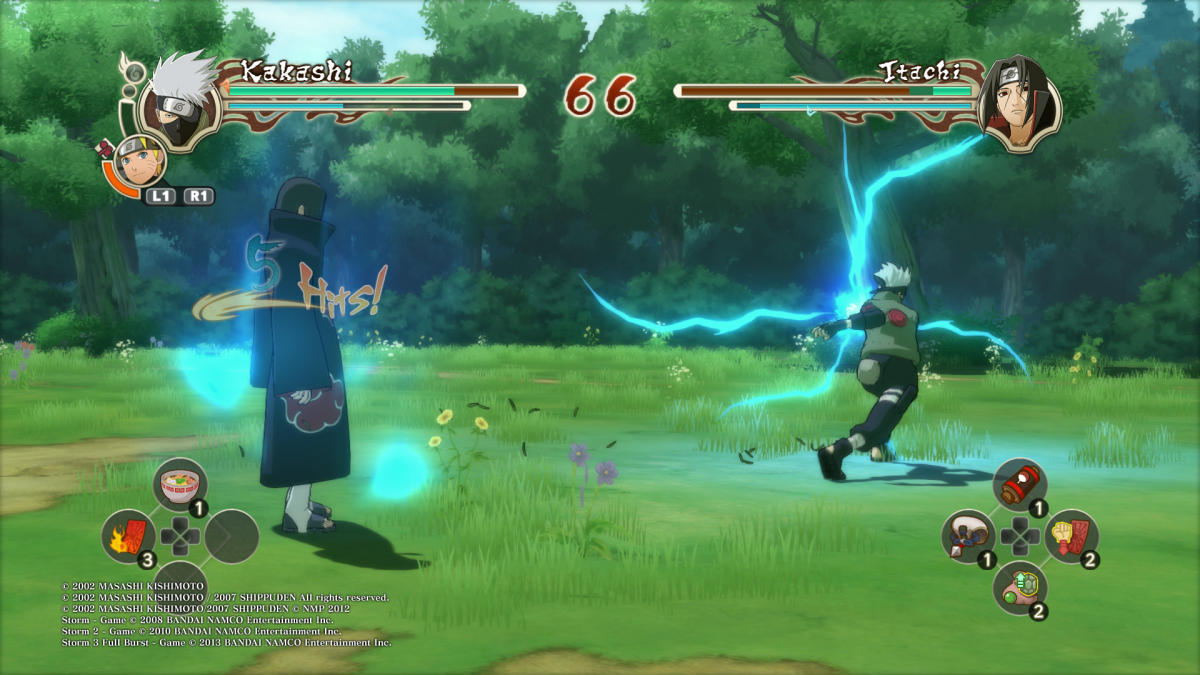The image size is (1200, 675).
Task: Select the chained kunai pouch item
Action: (967, 537)
